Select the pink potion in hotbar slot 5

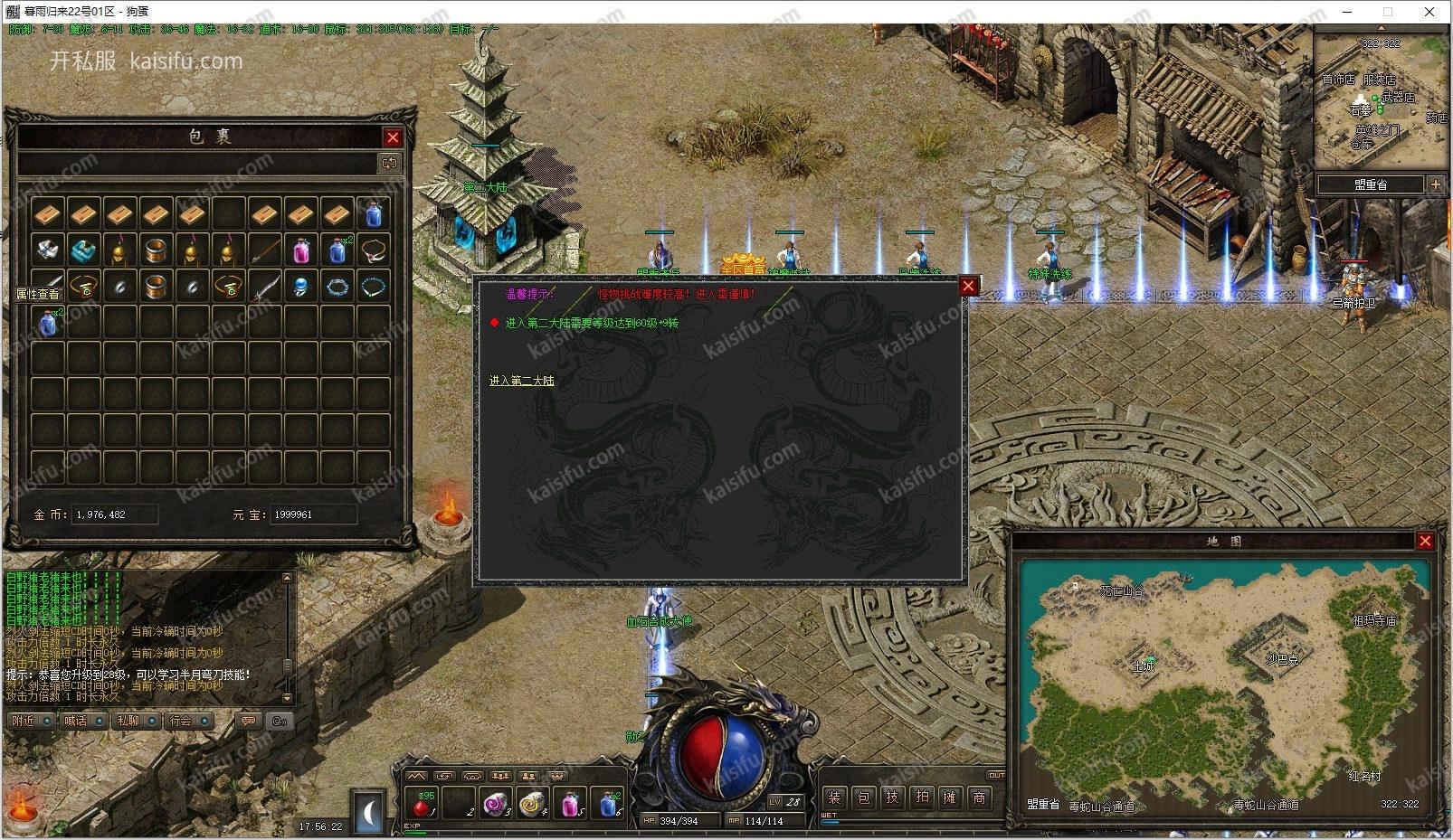[x=571, y=803]
